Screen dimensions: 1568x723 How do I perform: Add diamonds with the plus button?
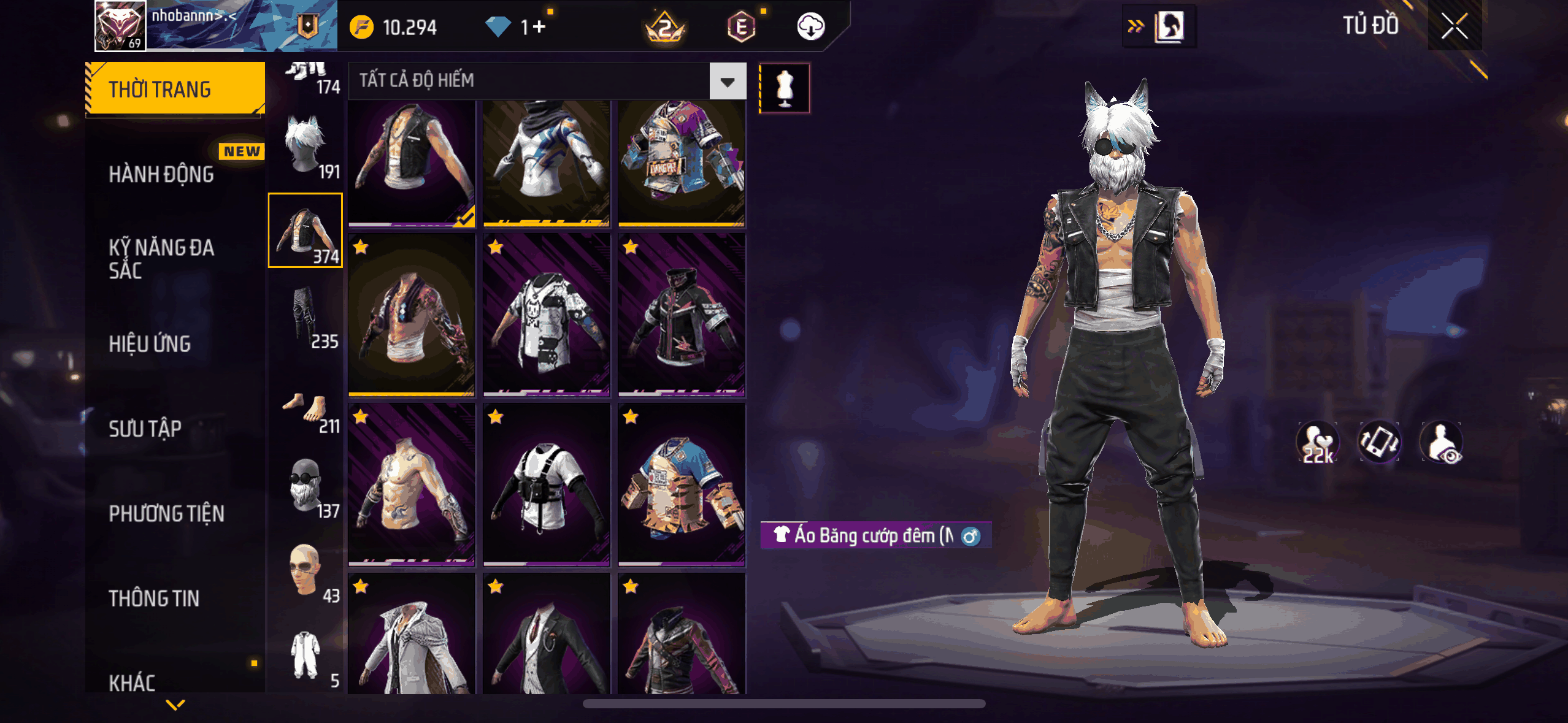pyautogui.click(x=539, y=27)
